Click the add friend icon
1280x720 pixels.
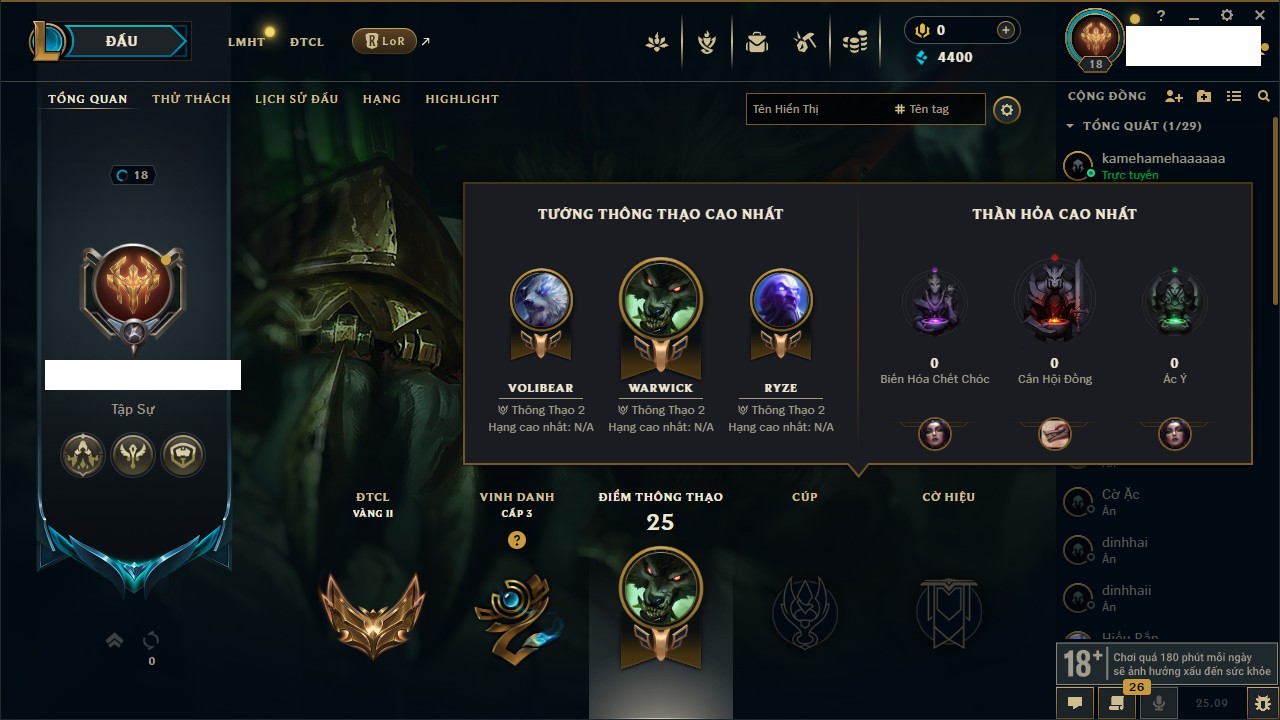point(1174,96)
